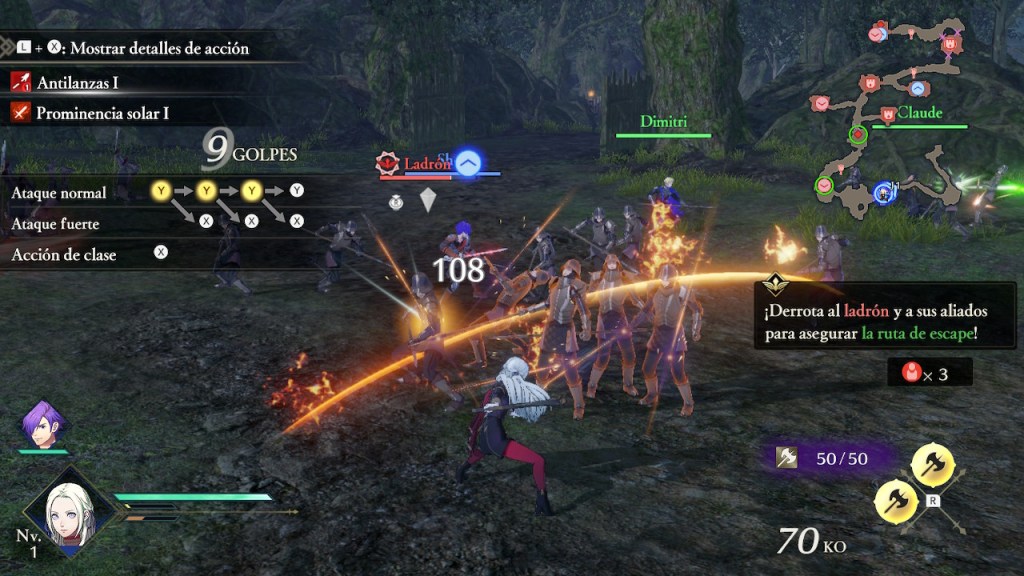Image resolution: width=1024 pixels, height=576 pixels.
Task: Use the red healing potion item
Action: [x=911, y=373]
